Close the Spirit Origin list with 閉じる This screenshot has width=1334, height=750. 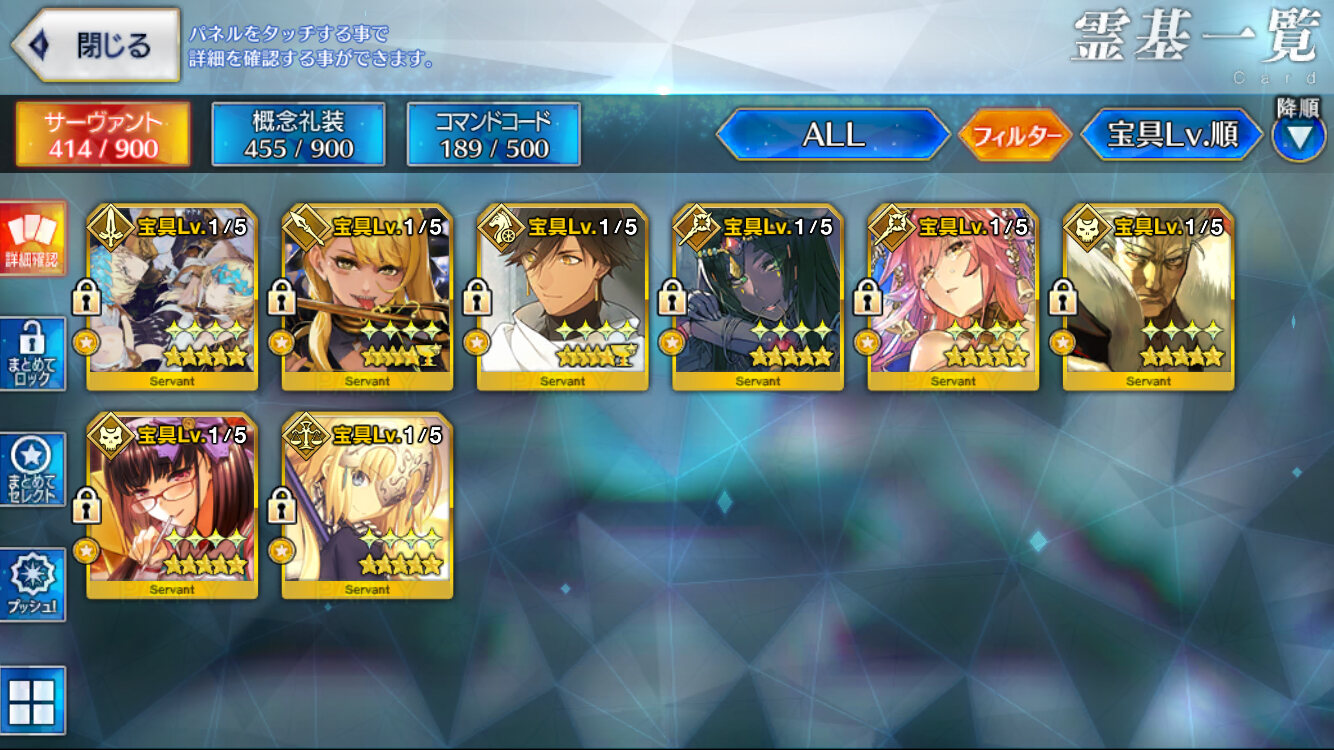(x=96, y=45)
